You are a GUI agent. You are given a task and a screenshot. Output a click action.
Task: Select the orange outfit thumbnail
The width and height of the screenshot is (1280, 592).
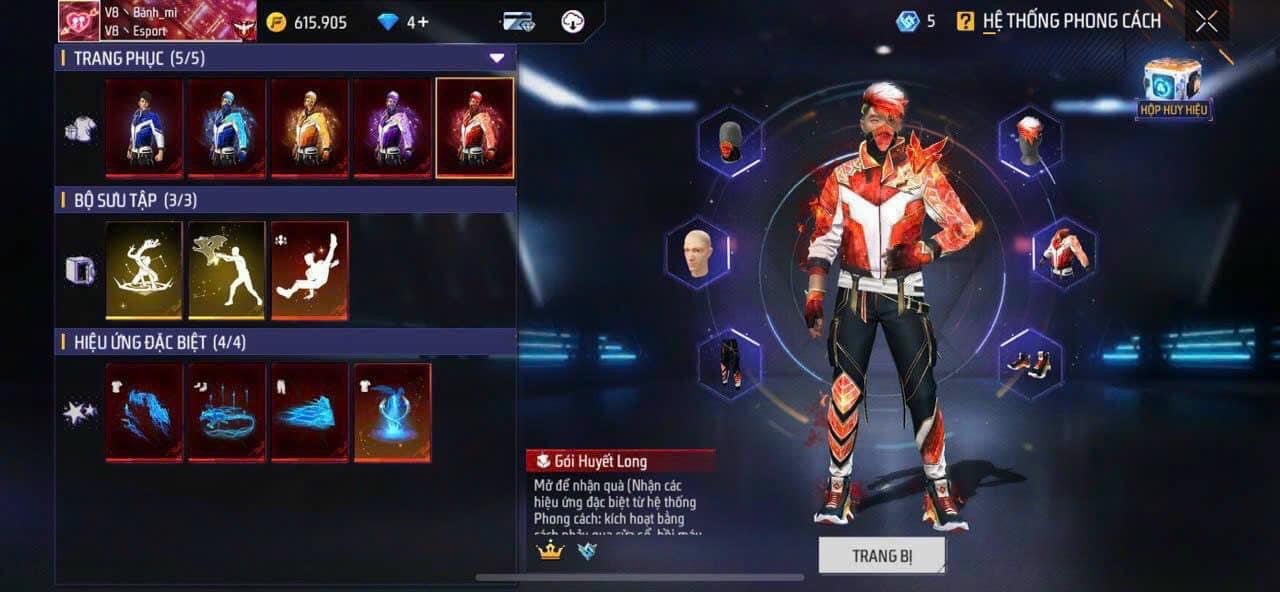coord(310,128)
